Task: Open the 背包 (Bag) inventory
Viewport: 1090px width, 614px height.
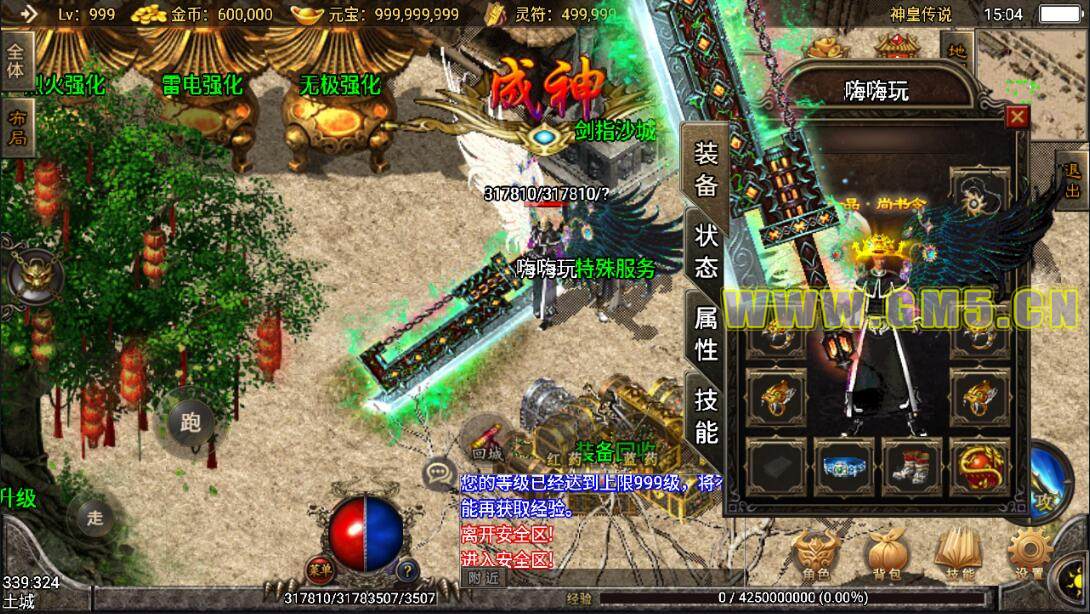Action: click(886, 556)
